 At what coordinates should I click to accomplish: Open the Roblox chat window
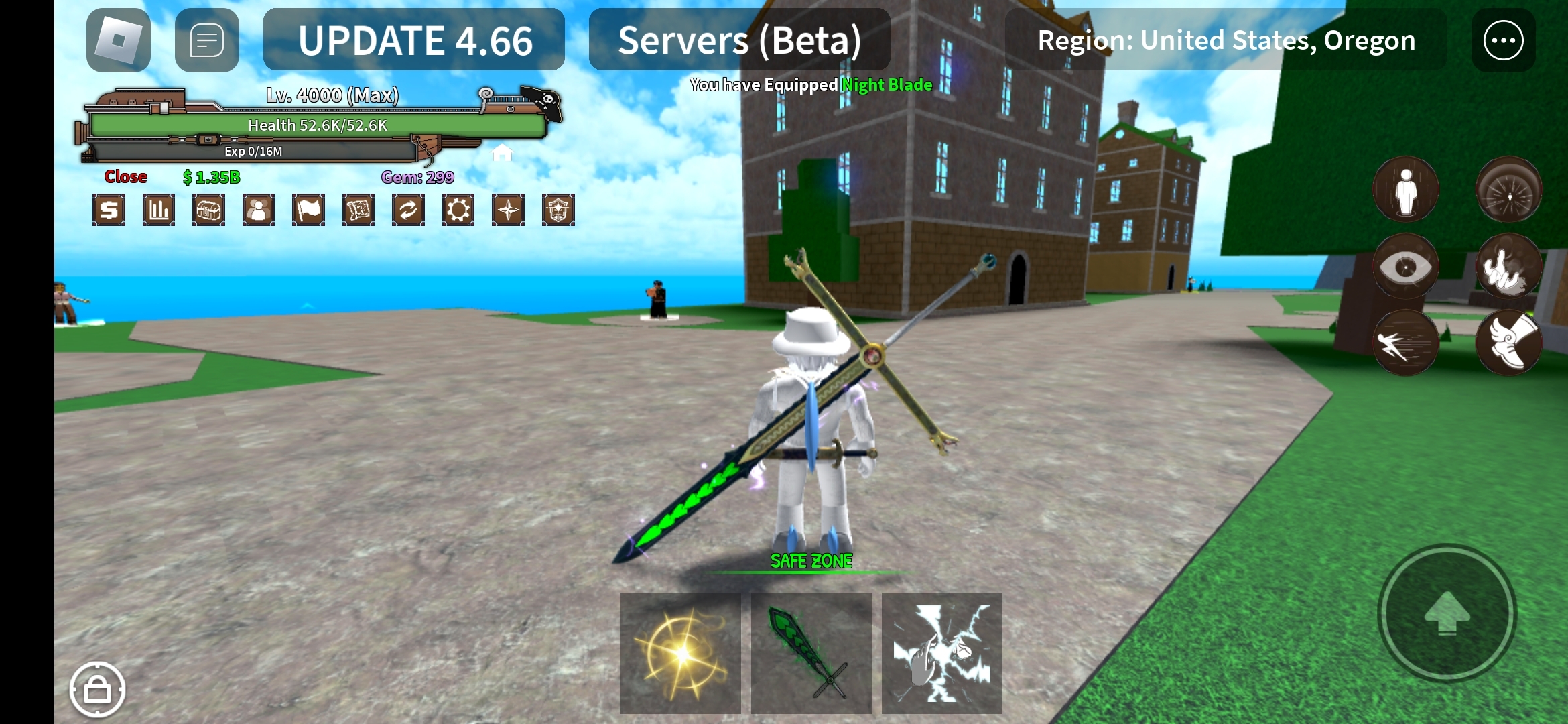click(206, 40)
